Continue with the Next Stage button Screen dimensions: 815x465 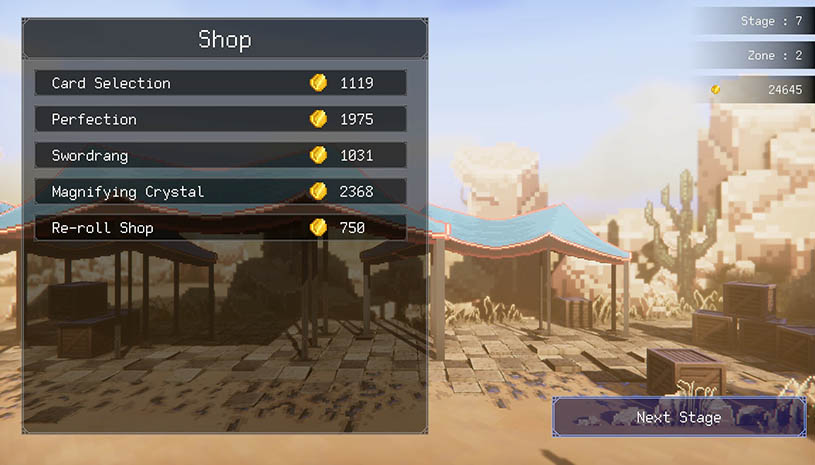679,417
